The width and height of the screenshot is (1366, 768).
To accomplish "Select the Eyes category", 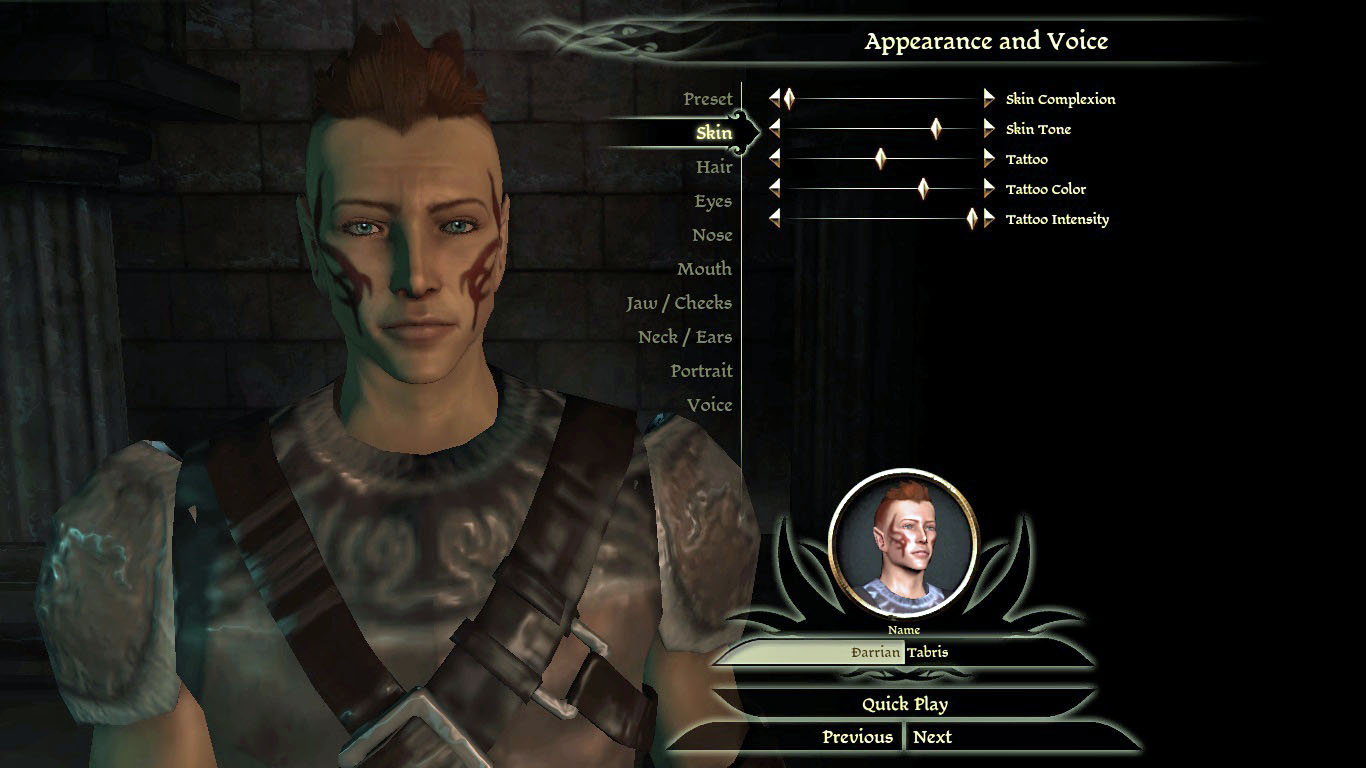I will click(713, 201).
